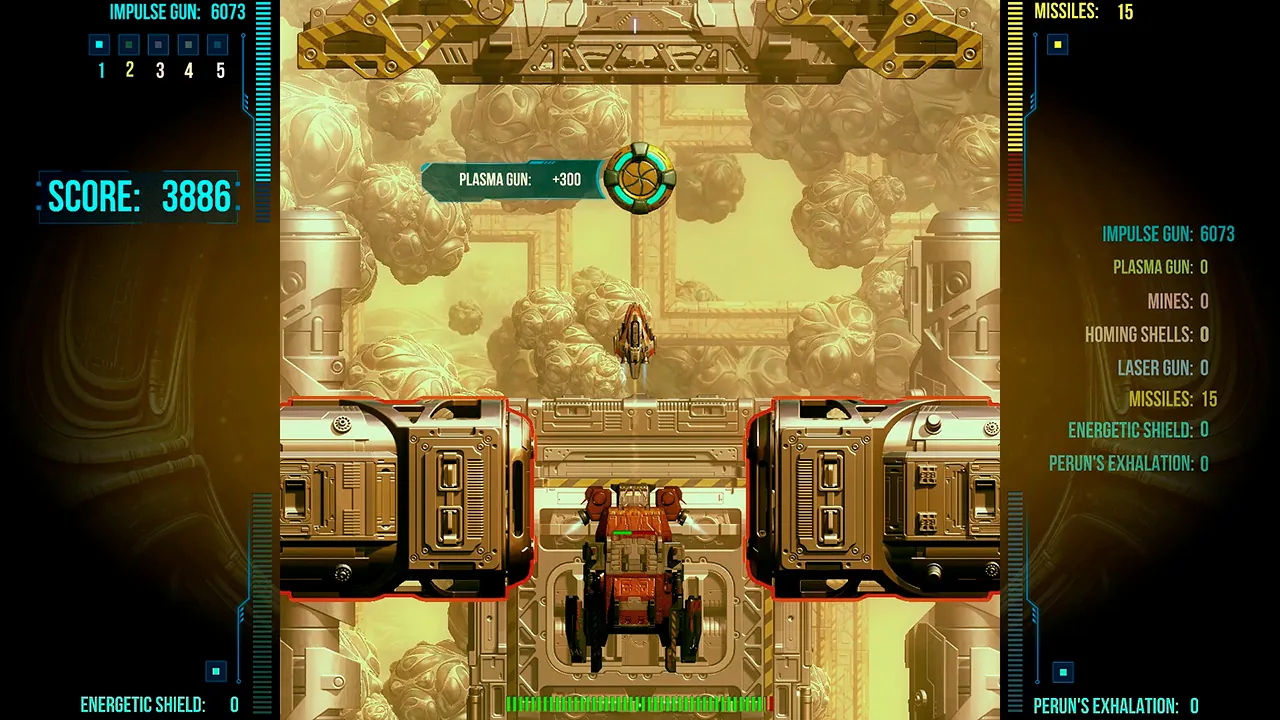Screen dimensions: 1280x720
Task: Select weapon slot 3 icon
Action: pyautogui.click(x=157, y=44)
